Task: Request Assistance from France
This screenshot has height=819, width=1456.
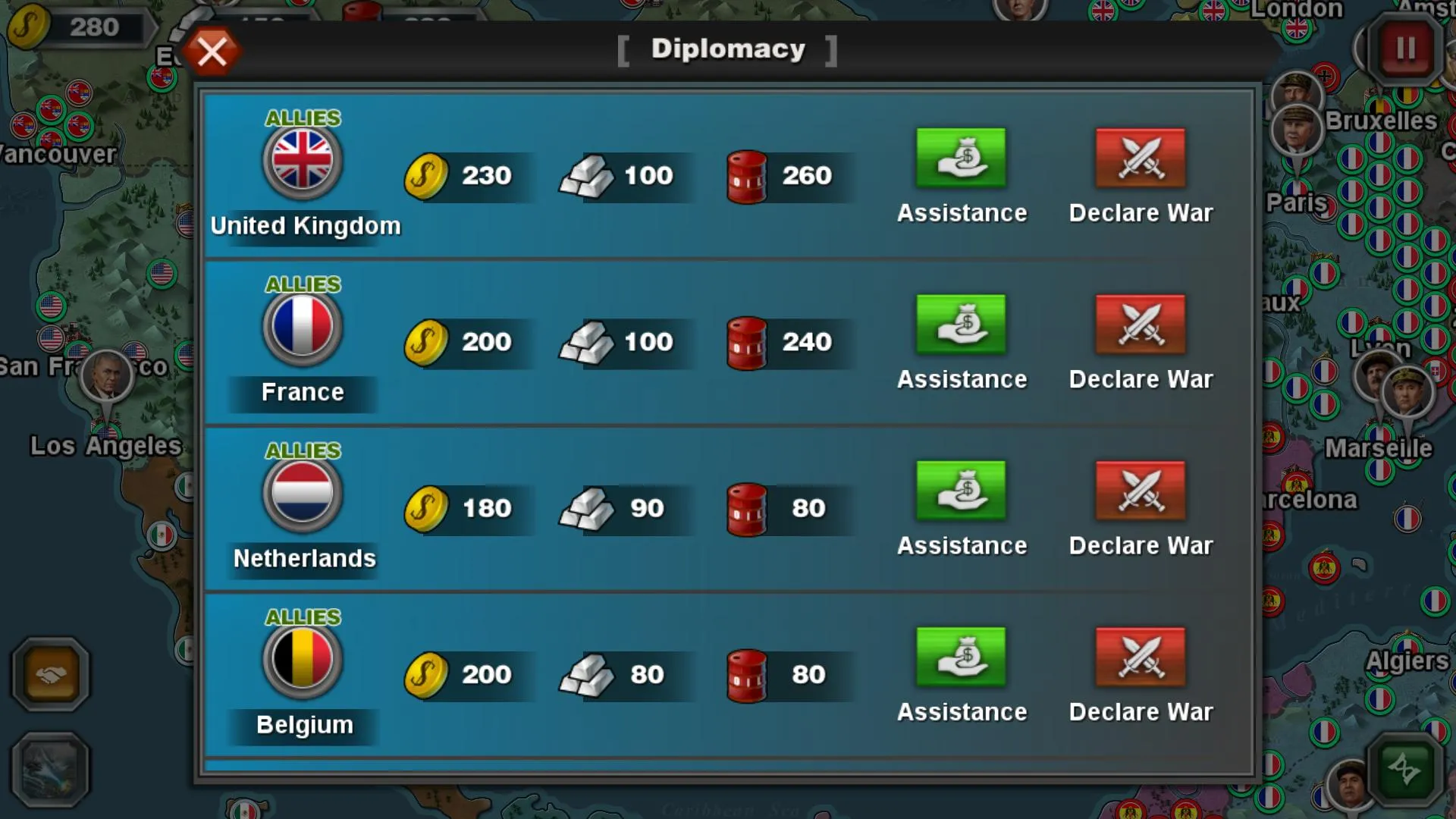Action: pyautogui.click(x=962, y=325)
